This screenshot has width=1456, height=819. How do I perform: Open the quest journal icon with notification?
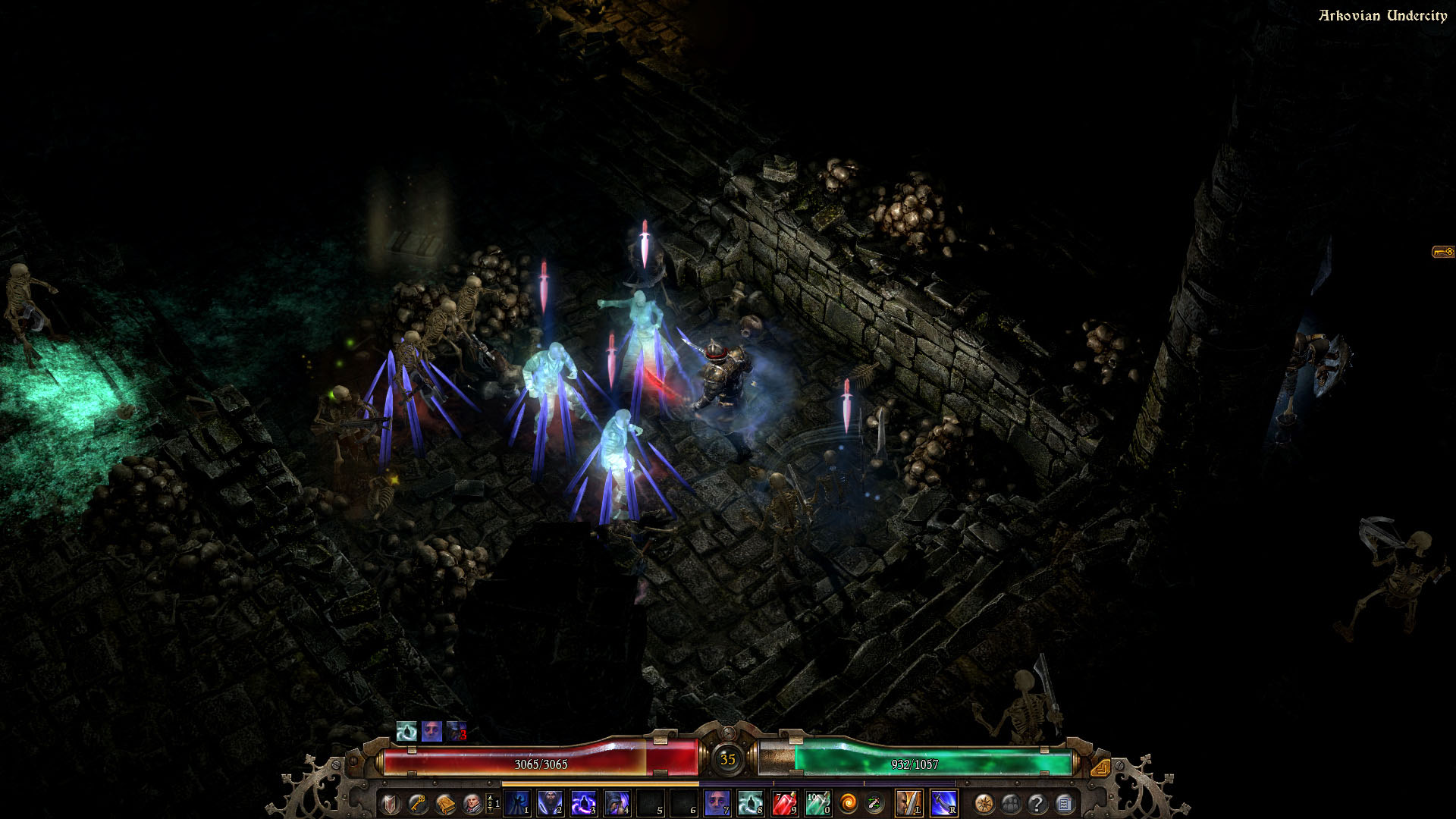(x=1063, y=802)
